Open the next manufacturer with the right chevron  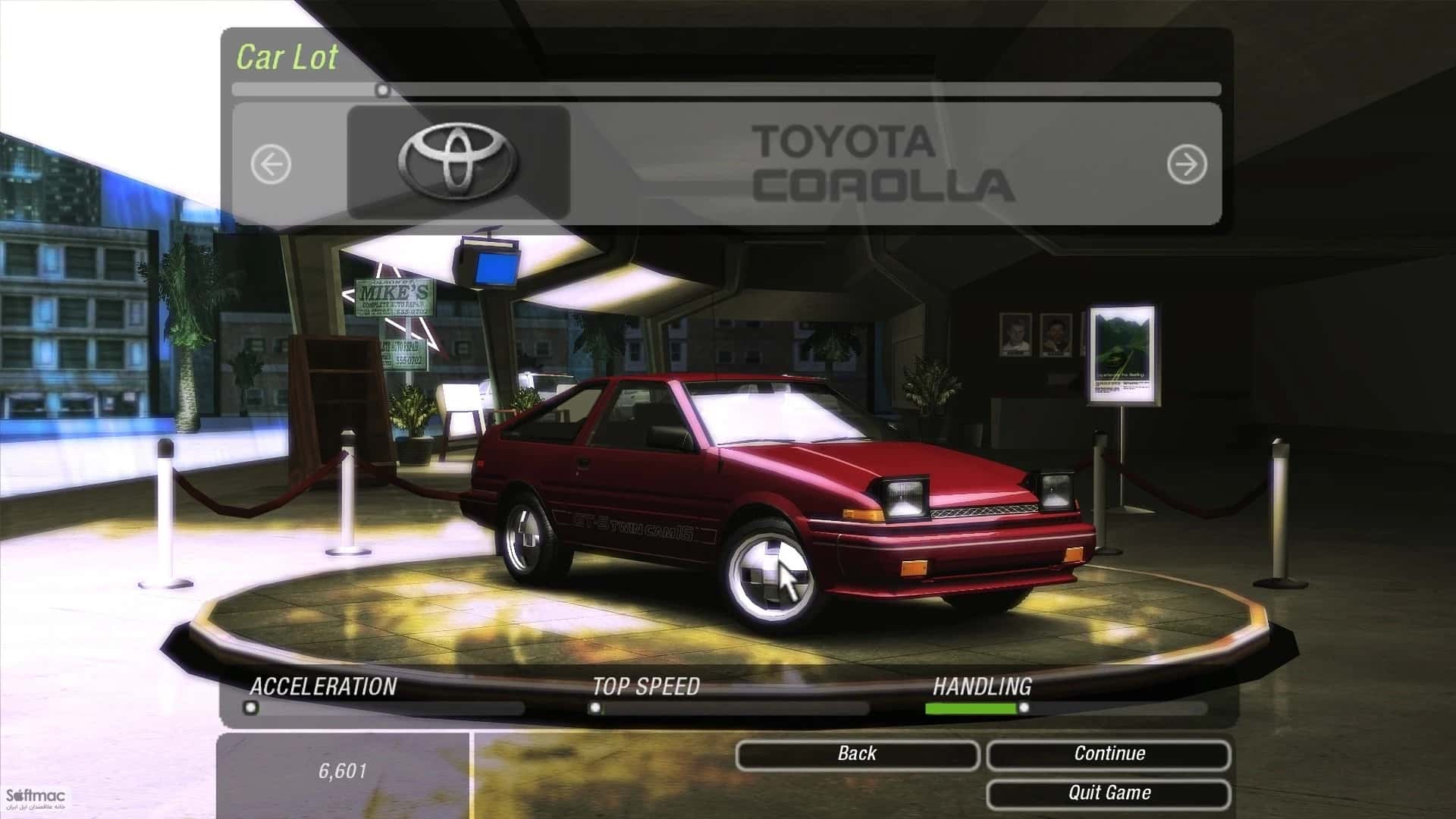pos(1185,163)
